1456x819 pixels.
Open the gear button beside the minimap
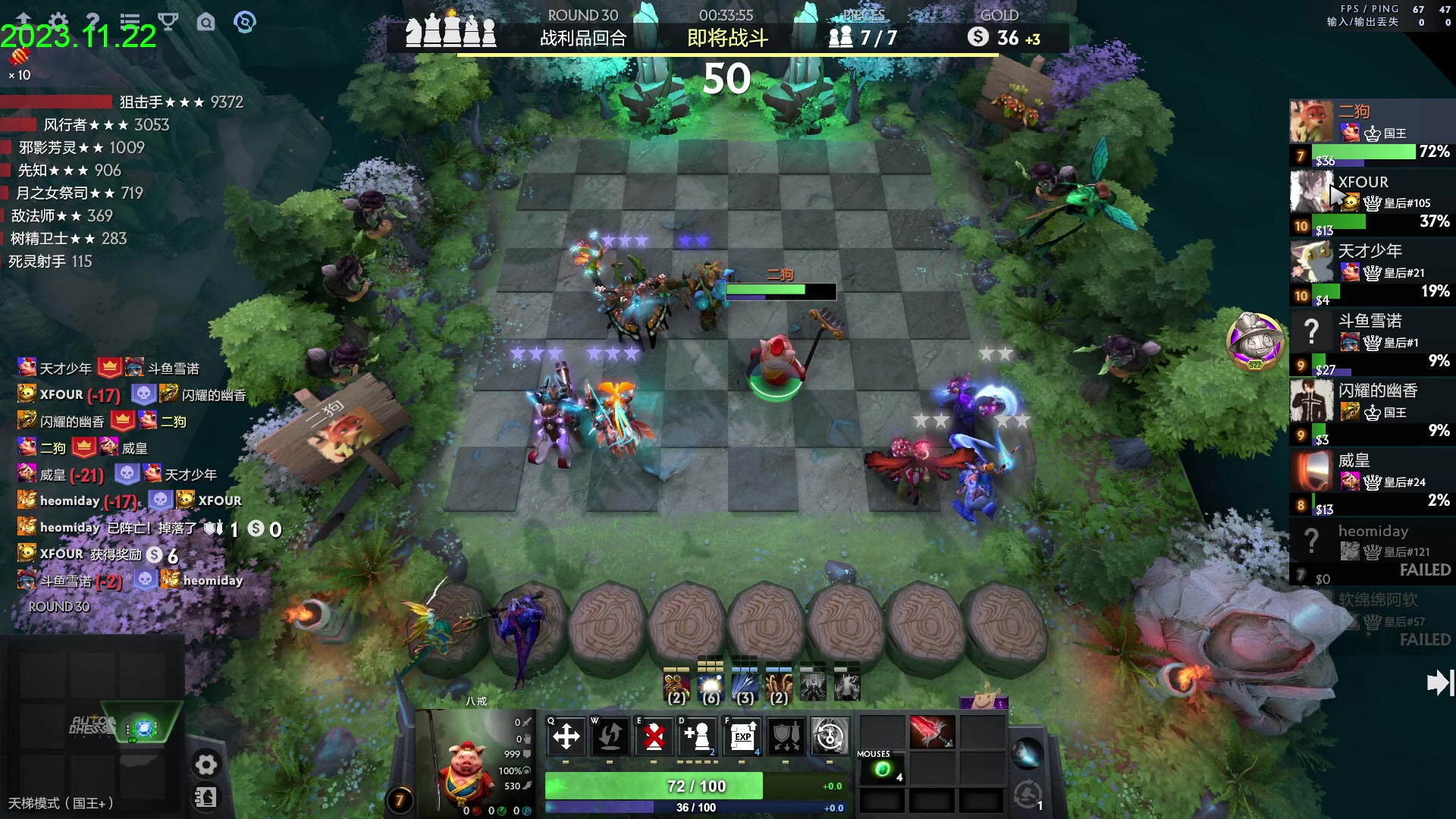pos(206,764)
